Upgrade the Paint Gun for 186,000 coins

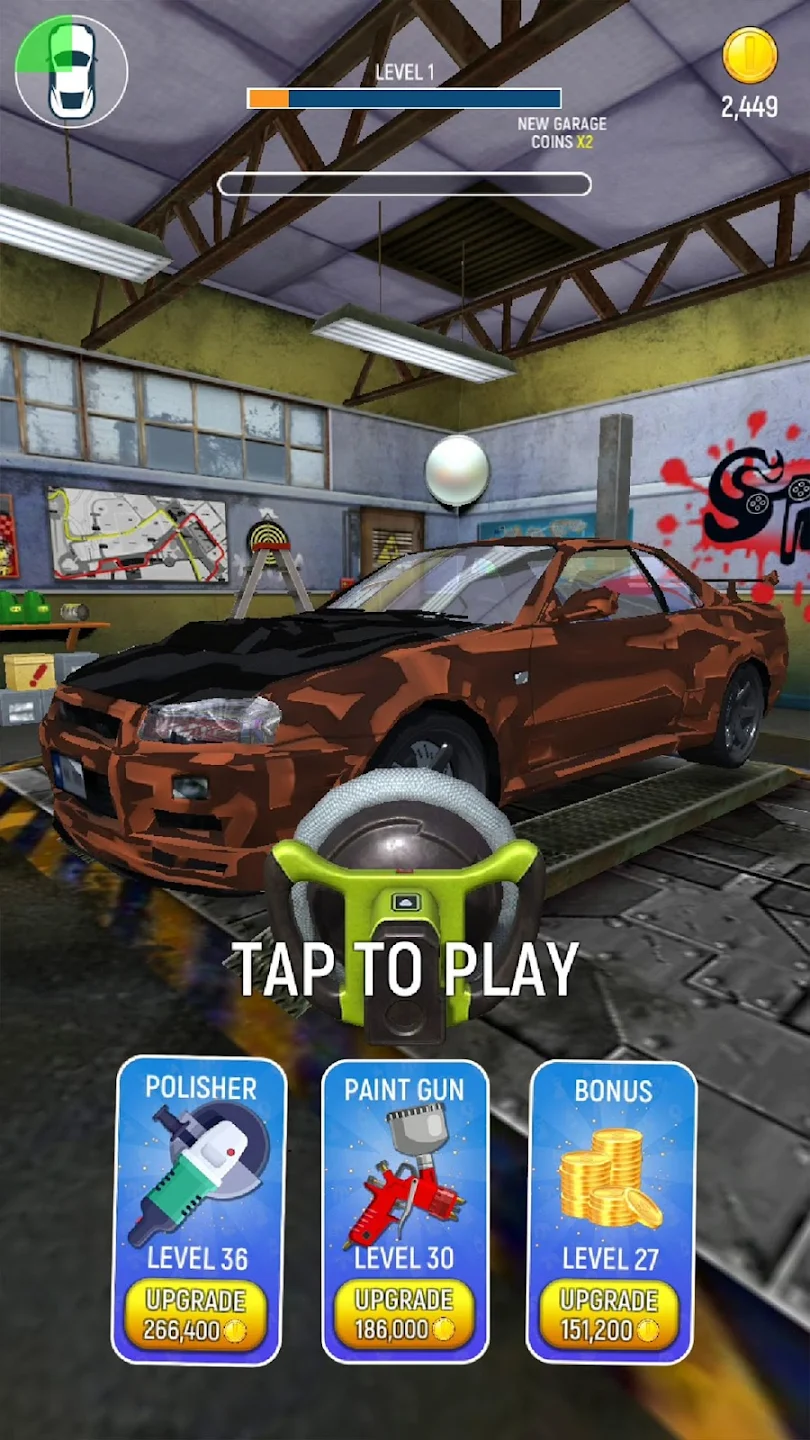(404, 1314)
